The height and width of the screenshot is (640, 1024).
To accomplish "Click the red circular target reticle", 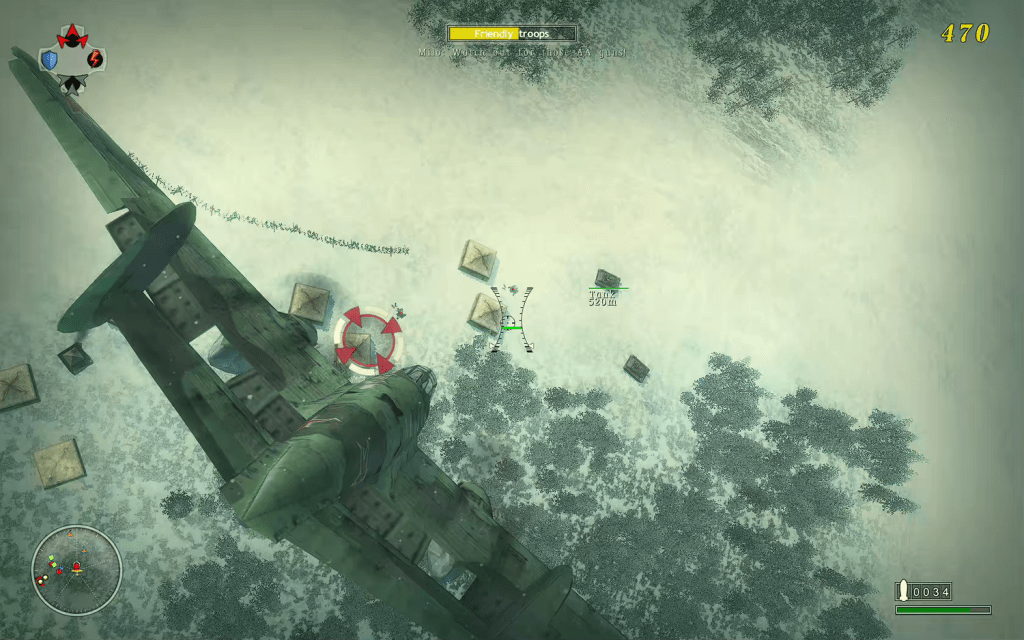I will click(x=369, y=340).
